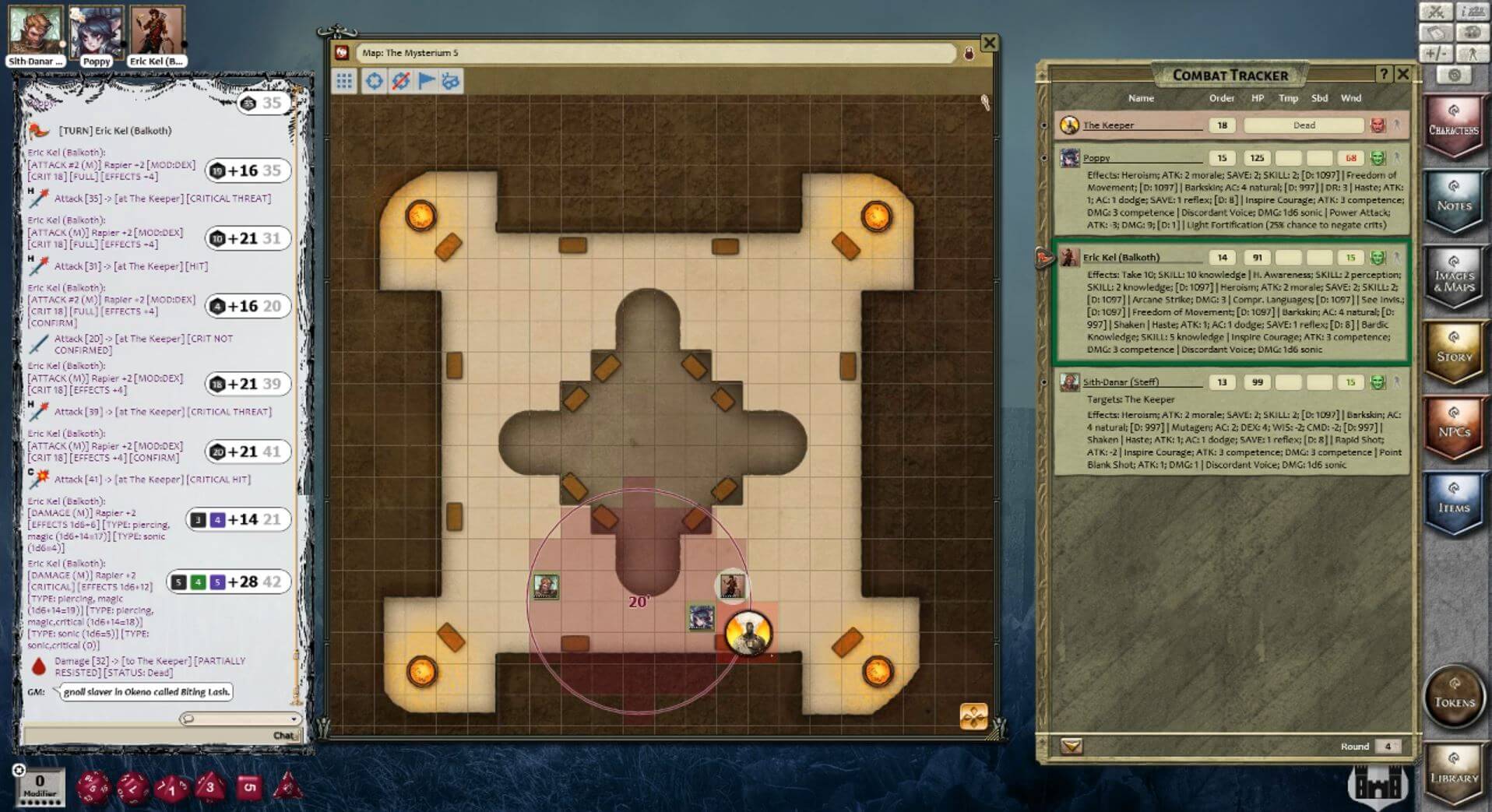Toggle the map grid overlay icon
The image size is (1492, 812).
(x=345, y=81)
